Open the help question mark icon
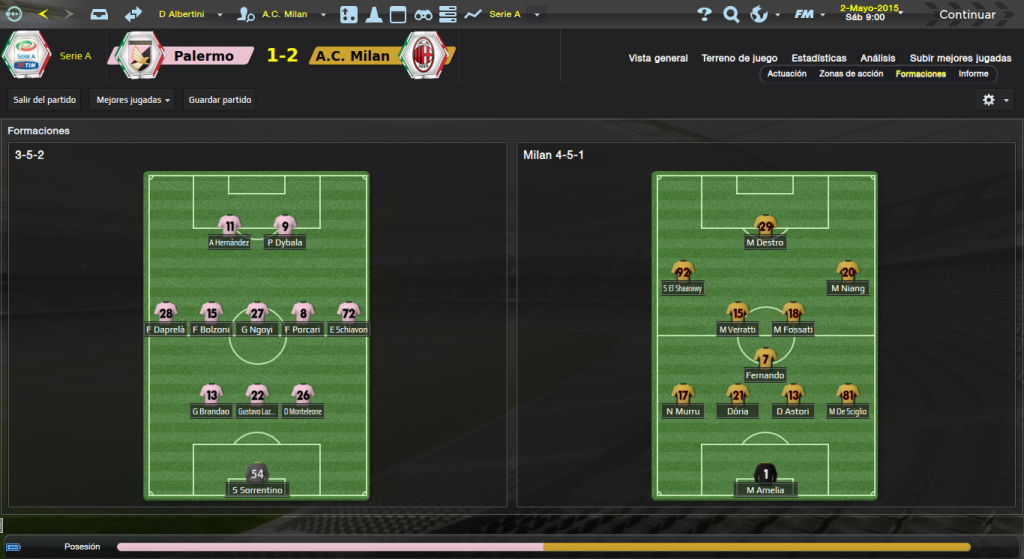Image resolution: width=1024 pixels, height=559 pixels. coord(704,15)
